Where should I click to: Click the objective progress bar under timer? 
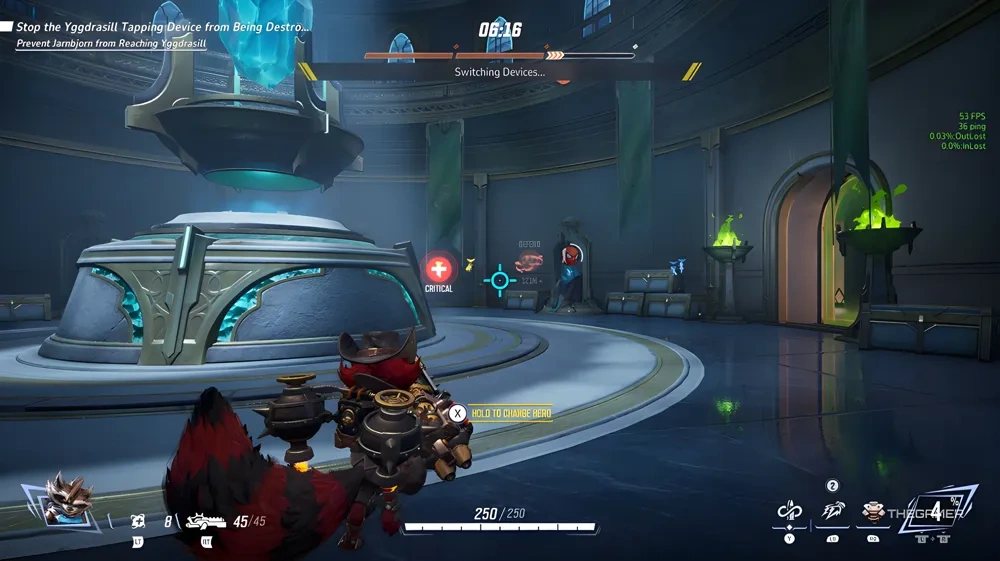click(498, 55)
